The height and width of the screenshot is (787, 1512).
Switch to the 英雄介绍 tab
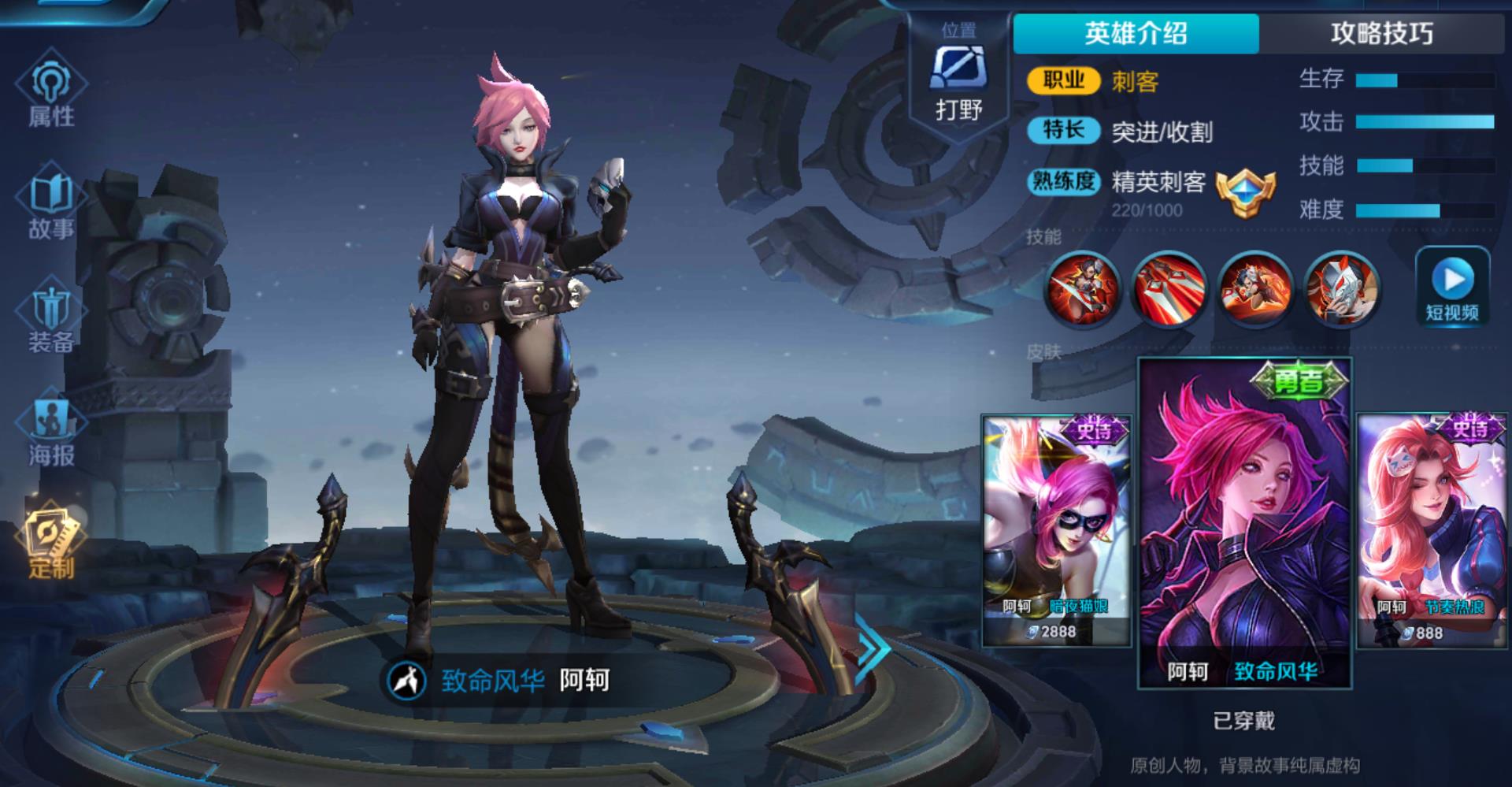[1136, 33]
